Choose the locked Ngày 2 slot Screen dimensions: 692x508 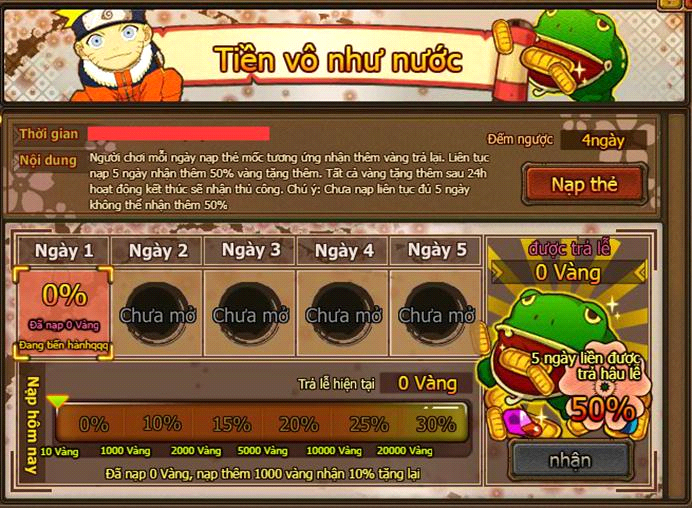coord(157,313)
